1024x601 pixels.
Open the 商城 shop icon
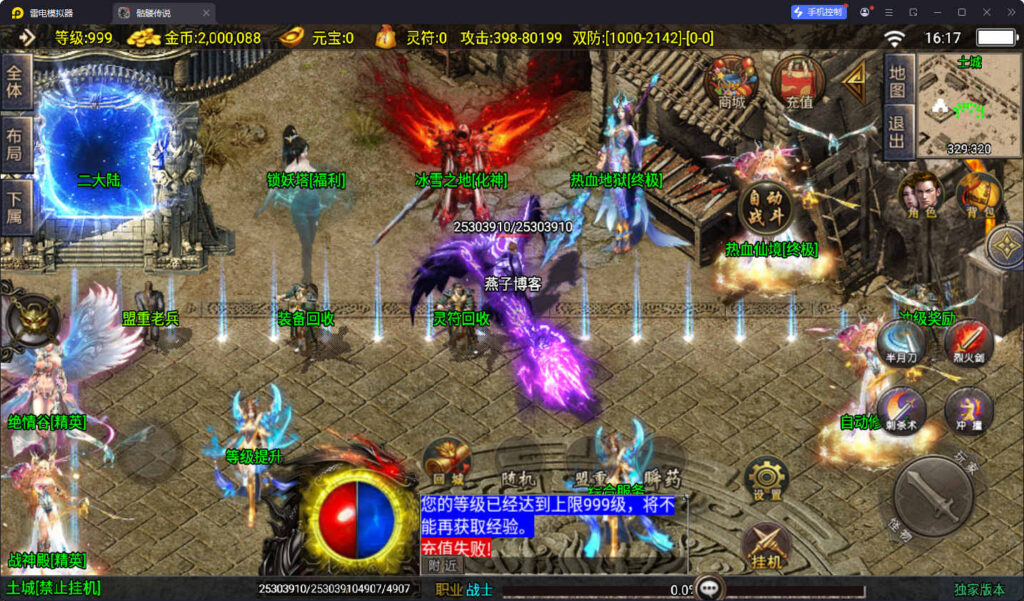[731, 82]
